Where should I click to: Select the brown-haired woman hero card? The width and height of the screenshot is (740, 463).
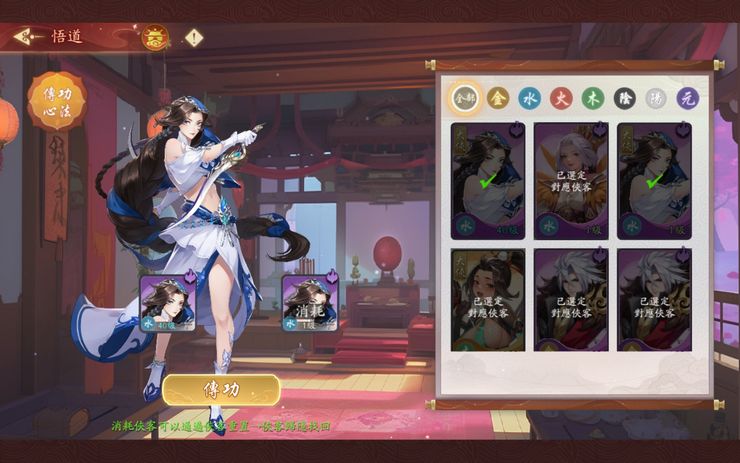point(488,300)
